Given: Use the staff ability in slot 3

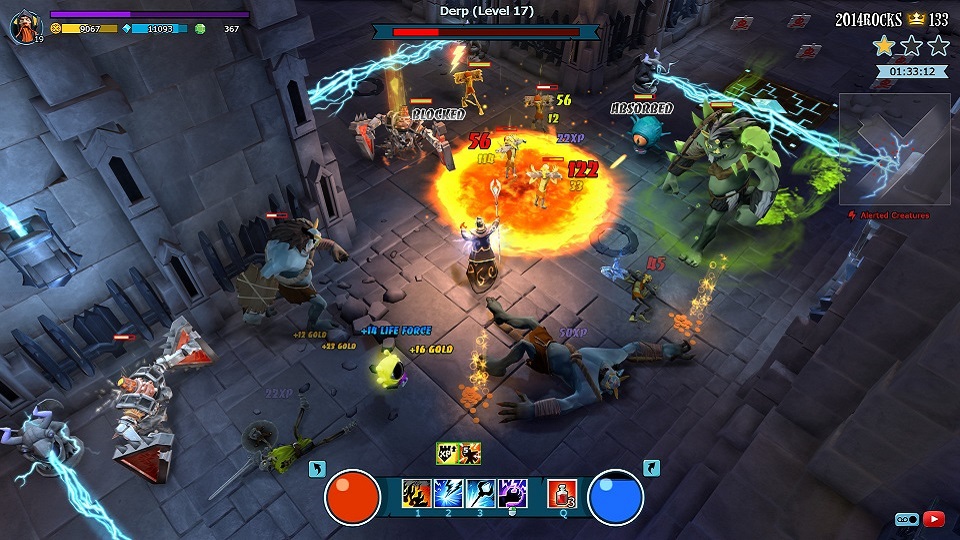Looking at the screenshot, I should tap(480, 493).
